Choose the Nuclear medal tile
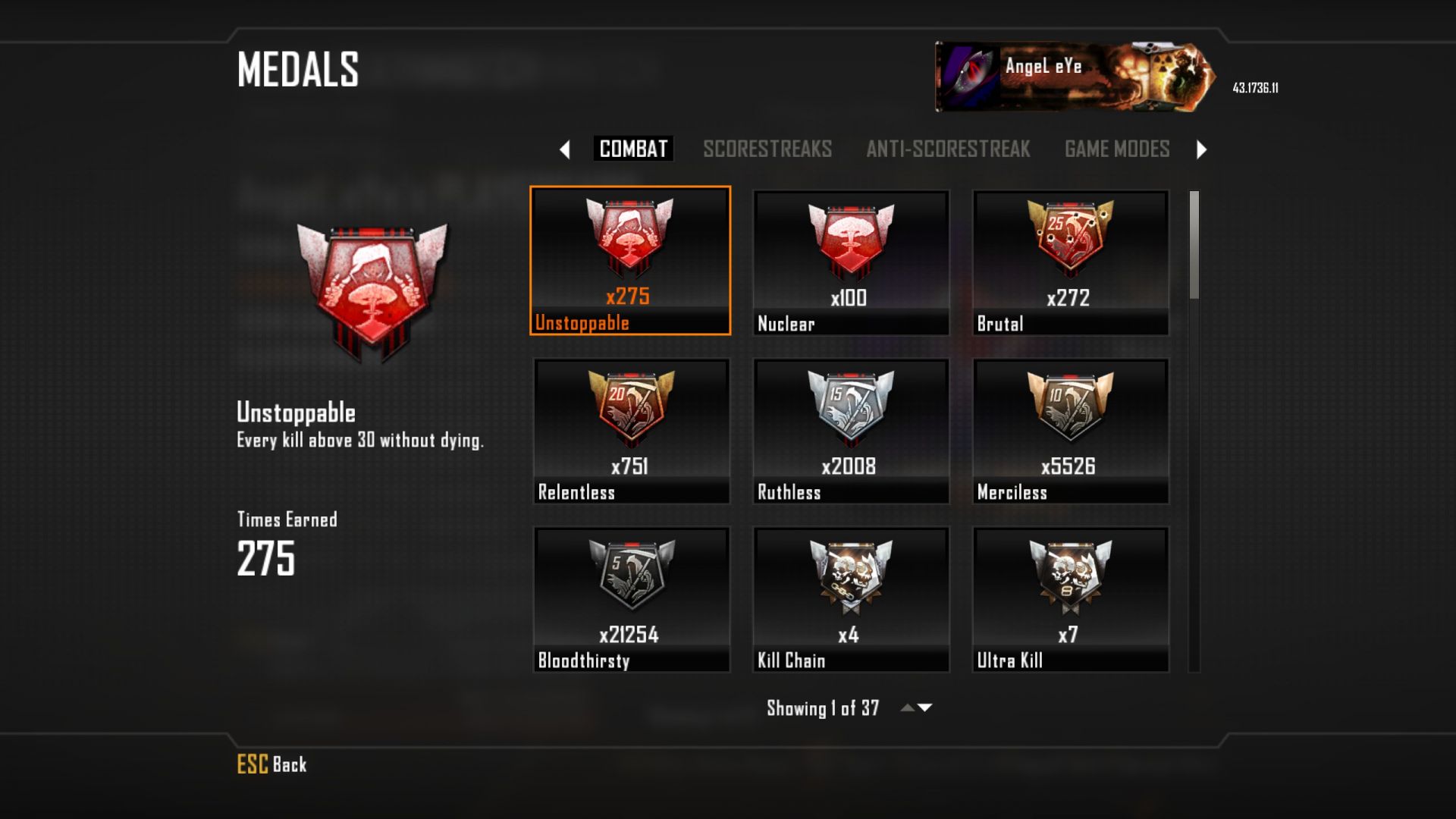Viewport: 1456px width, 819px height. (850, 262)
